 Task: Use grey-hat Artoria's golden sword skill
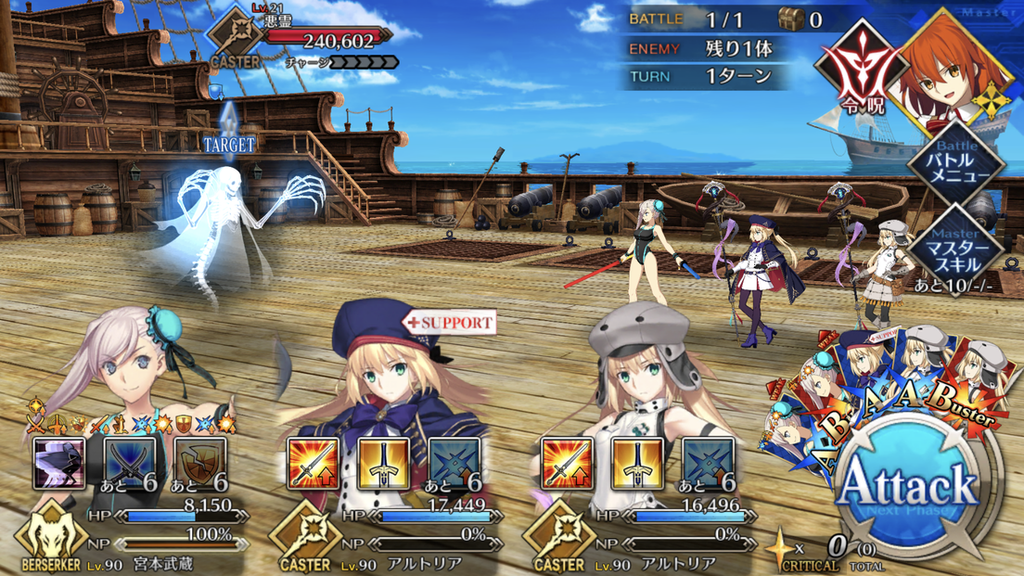coord(638,463)
